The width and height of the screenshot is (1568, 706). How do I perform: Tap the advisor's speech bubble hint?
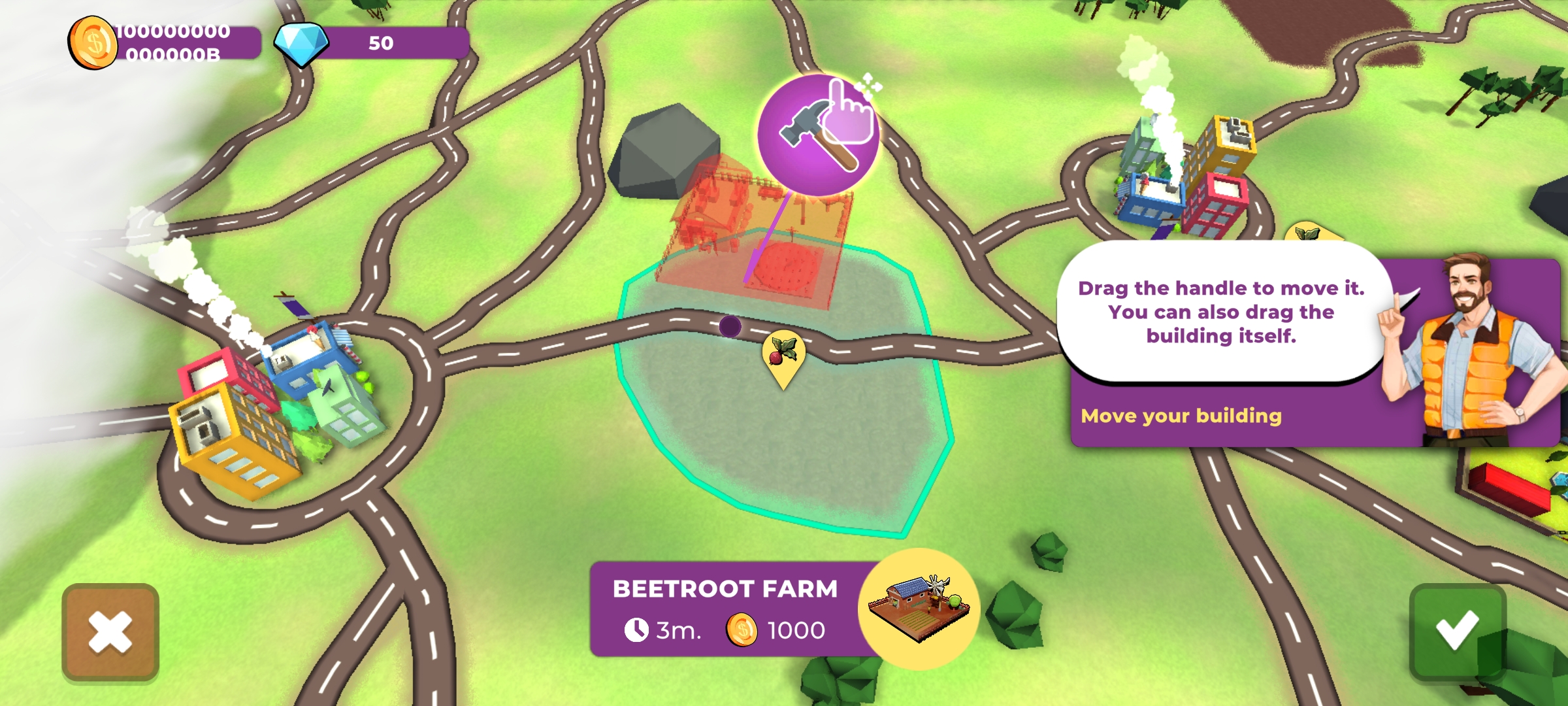(x=1220, y=312)
